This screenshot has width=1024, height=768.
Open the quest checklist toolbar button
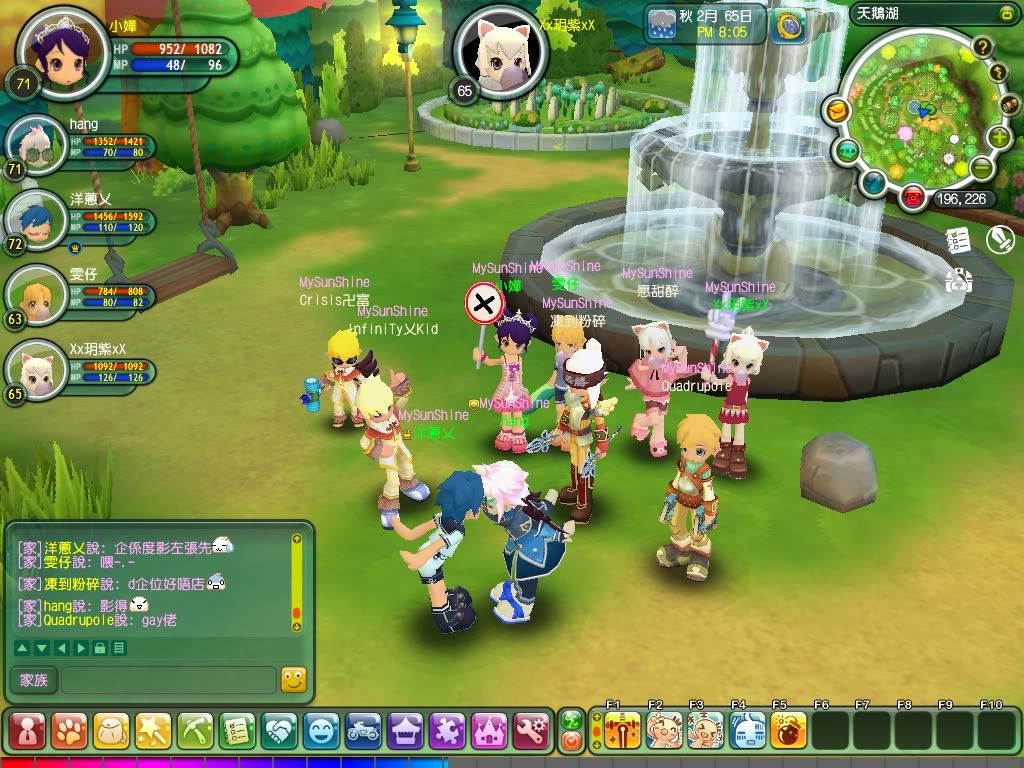[x=238, y=731]
